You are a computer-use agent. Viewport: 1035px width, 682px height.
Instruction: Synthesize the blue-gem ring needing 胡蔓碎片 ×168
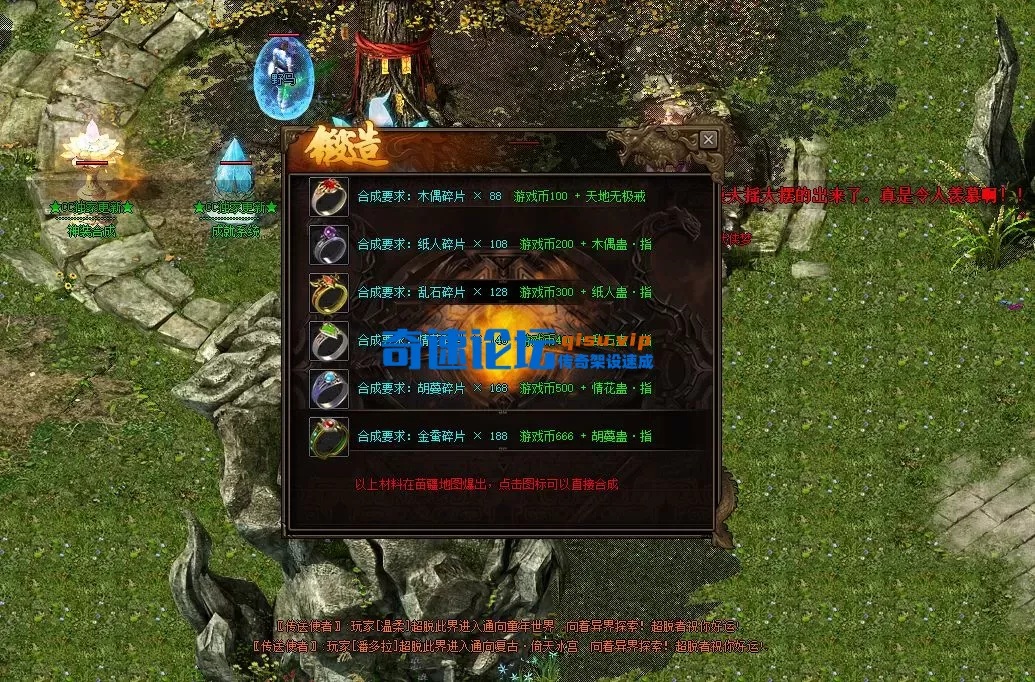(x=329, y=389)
